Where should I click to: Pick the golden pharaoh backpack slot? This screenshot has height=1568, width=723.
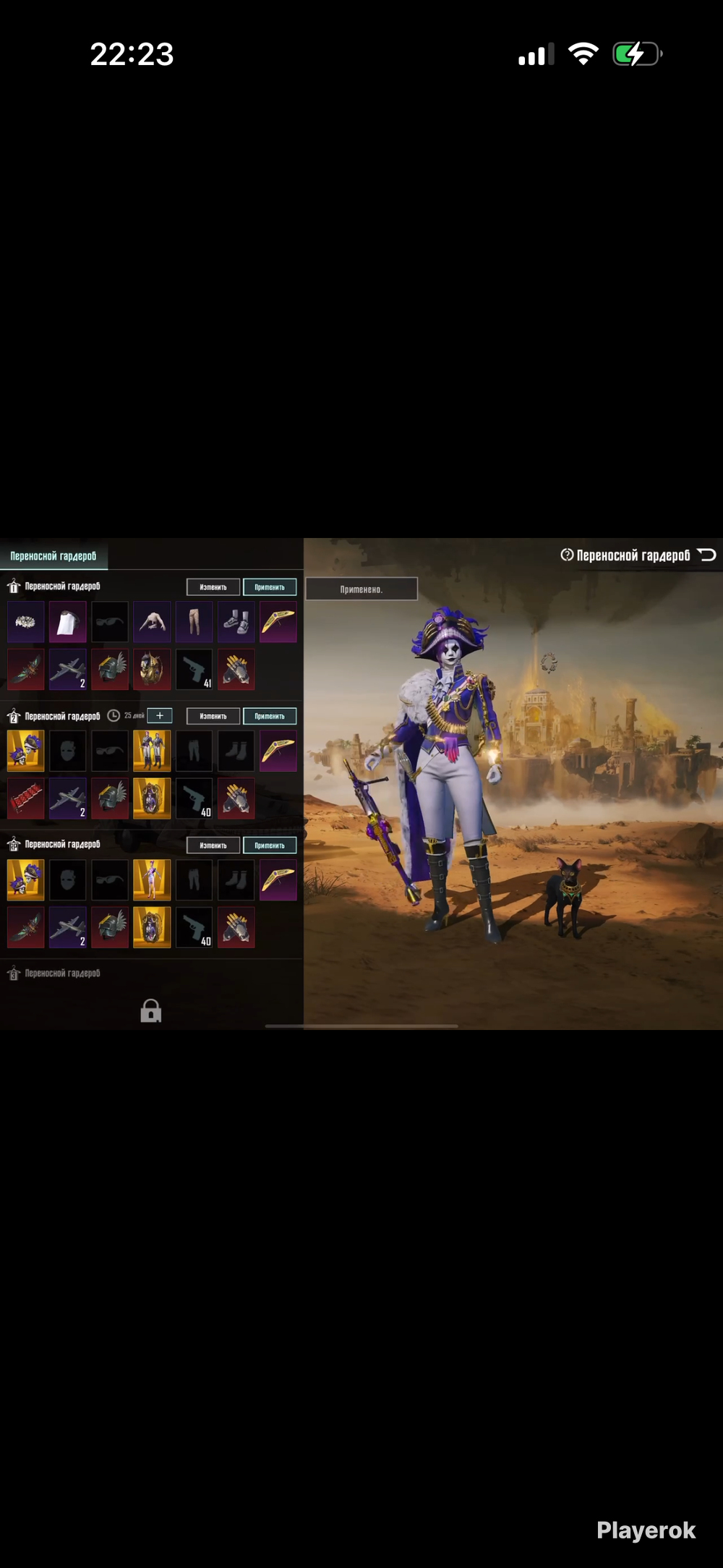coord(152,669)
